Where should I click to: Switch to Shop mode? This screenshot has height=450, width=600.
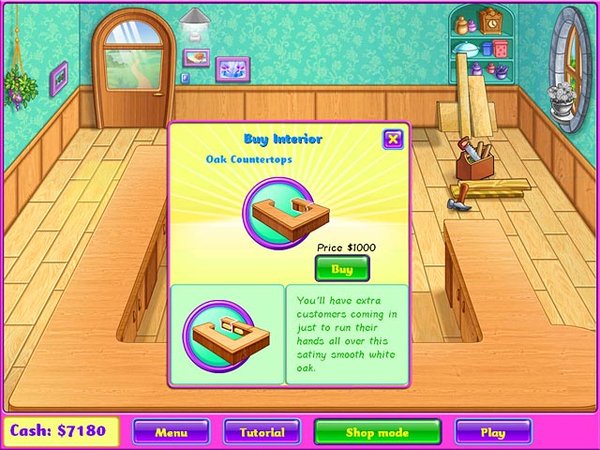tap(378, 432)
